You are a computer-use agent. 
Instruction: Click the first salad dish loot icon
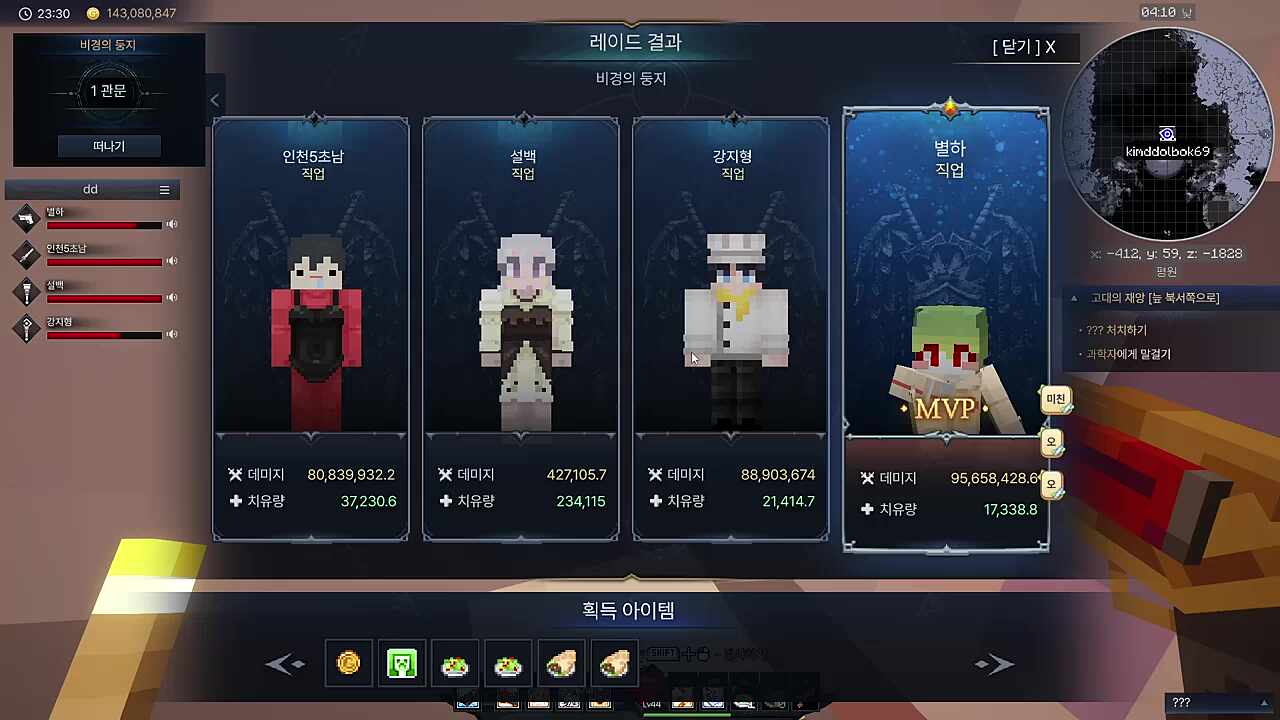pyautogui.click(x=455, y=663)
